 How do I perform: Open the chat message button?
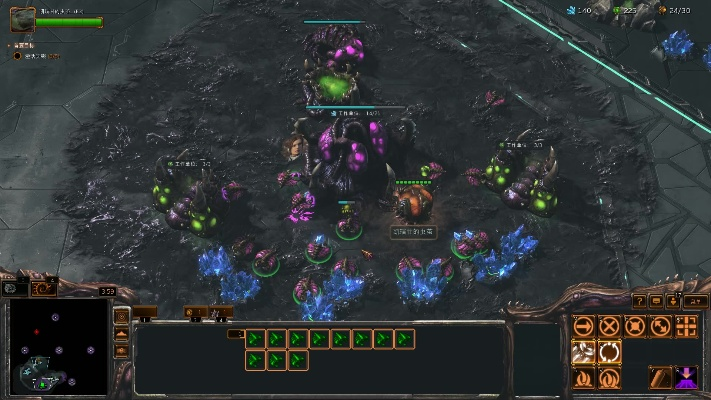point(657,300)
